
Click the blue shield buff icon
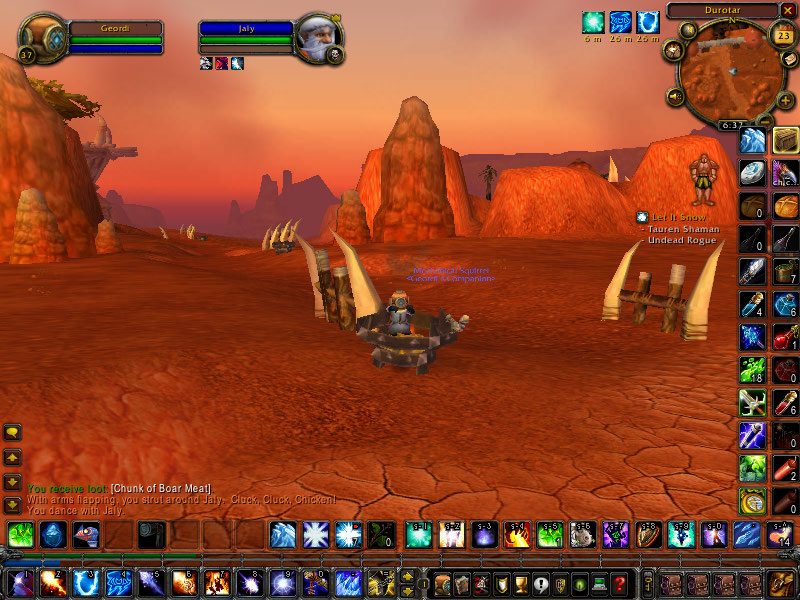point(648,21)
